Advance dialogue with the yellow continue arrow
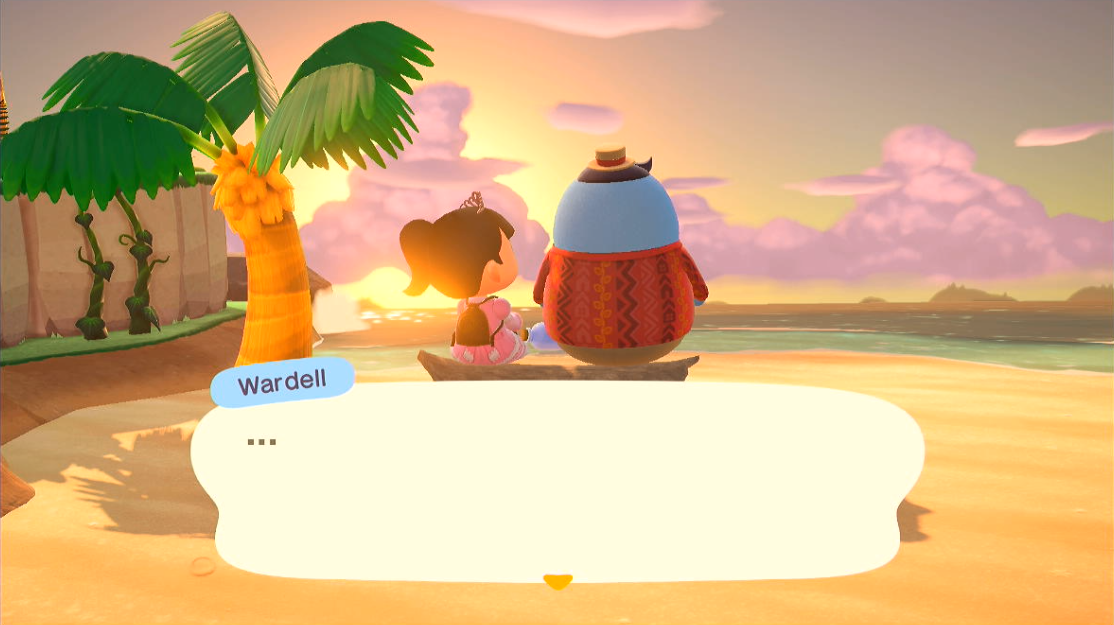 coord(557,581)
